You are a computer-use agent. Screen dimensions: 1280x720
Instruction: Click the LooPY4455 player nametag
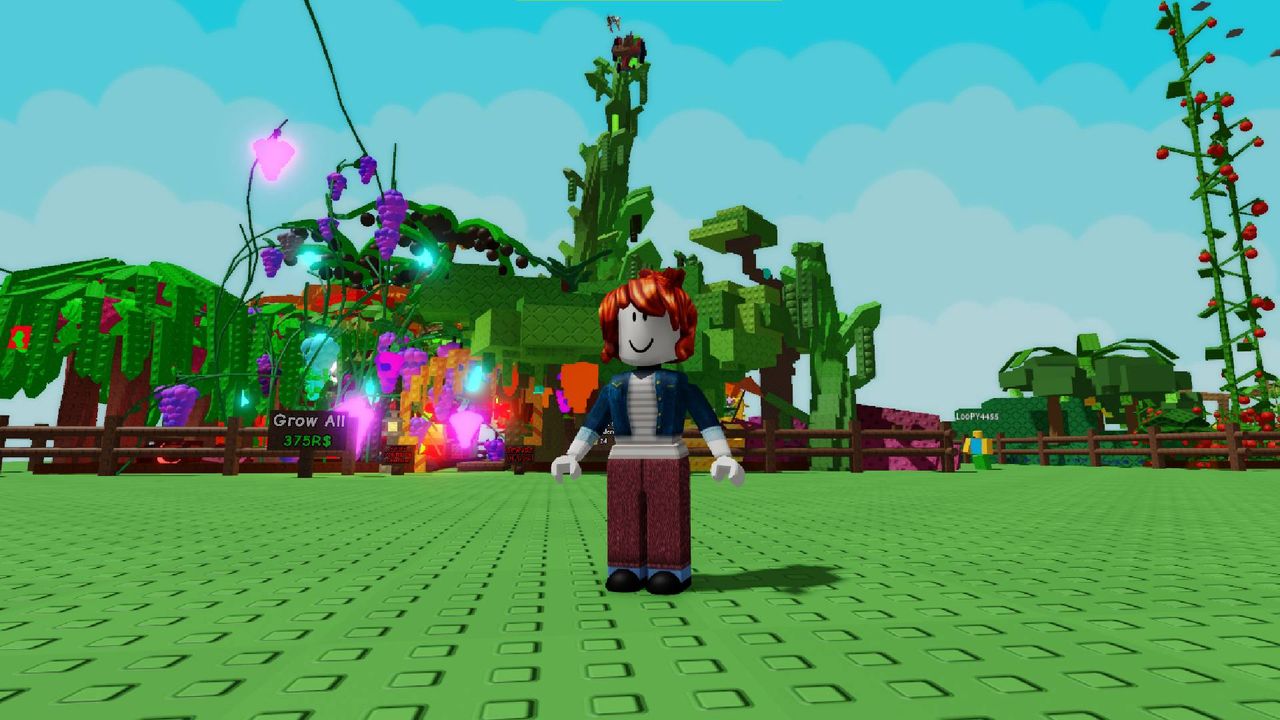tap(977, 416)
